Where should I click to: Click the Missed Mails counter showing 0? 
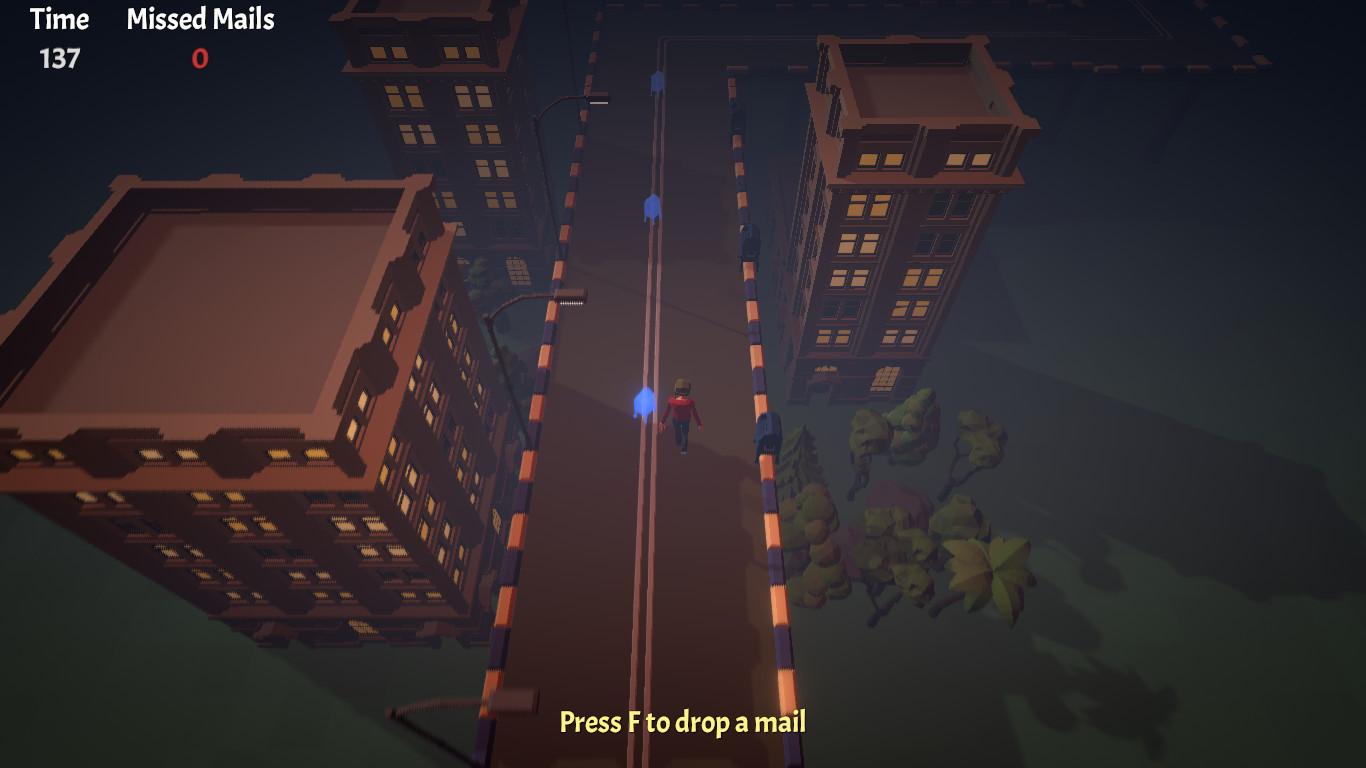click(x=198, y=58)
